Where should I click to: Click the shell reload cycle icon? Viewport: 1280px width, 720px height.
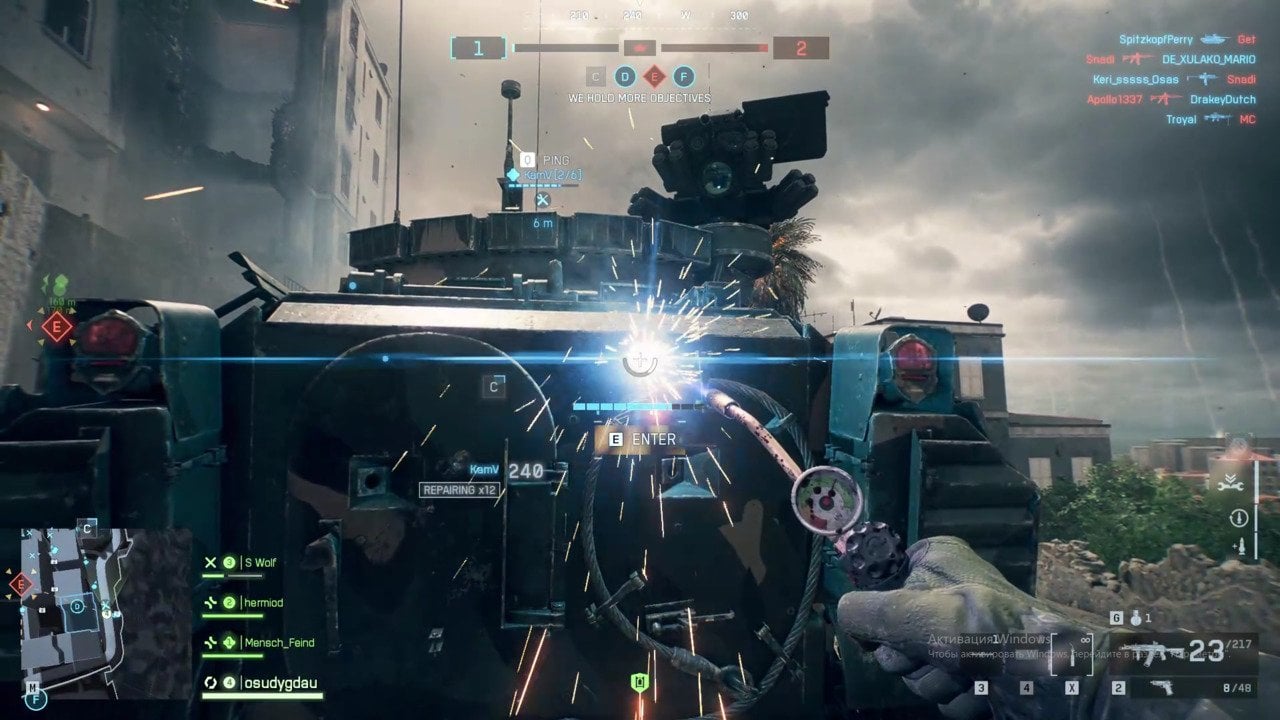(1239, 517)
